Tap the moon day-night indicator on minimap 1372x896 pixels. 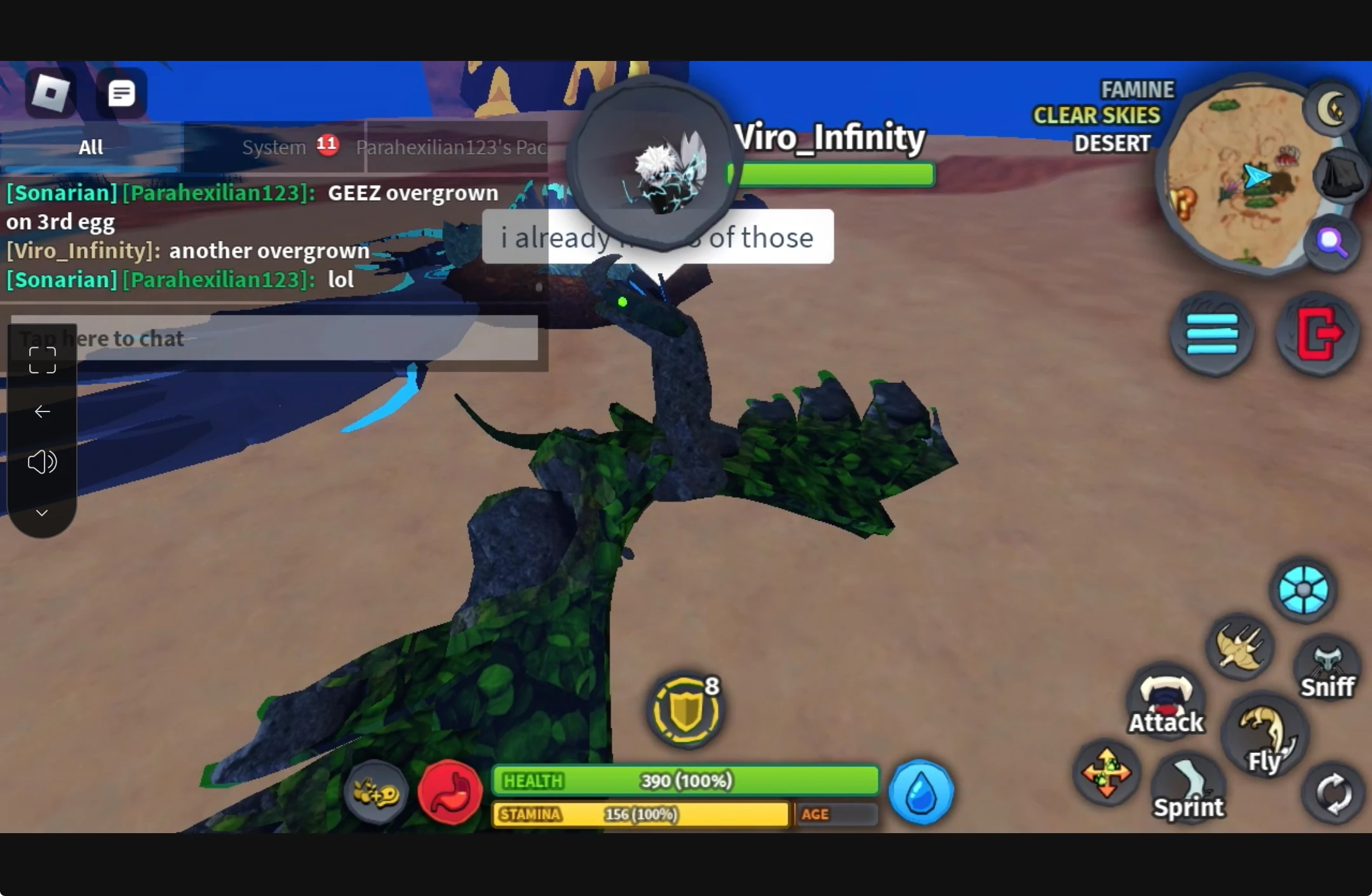coord(1331,108)
